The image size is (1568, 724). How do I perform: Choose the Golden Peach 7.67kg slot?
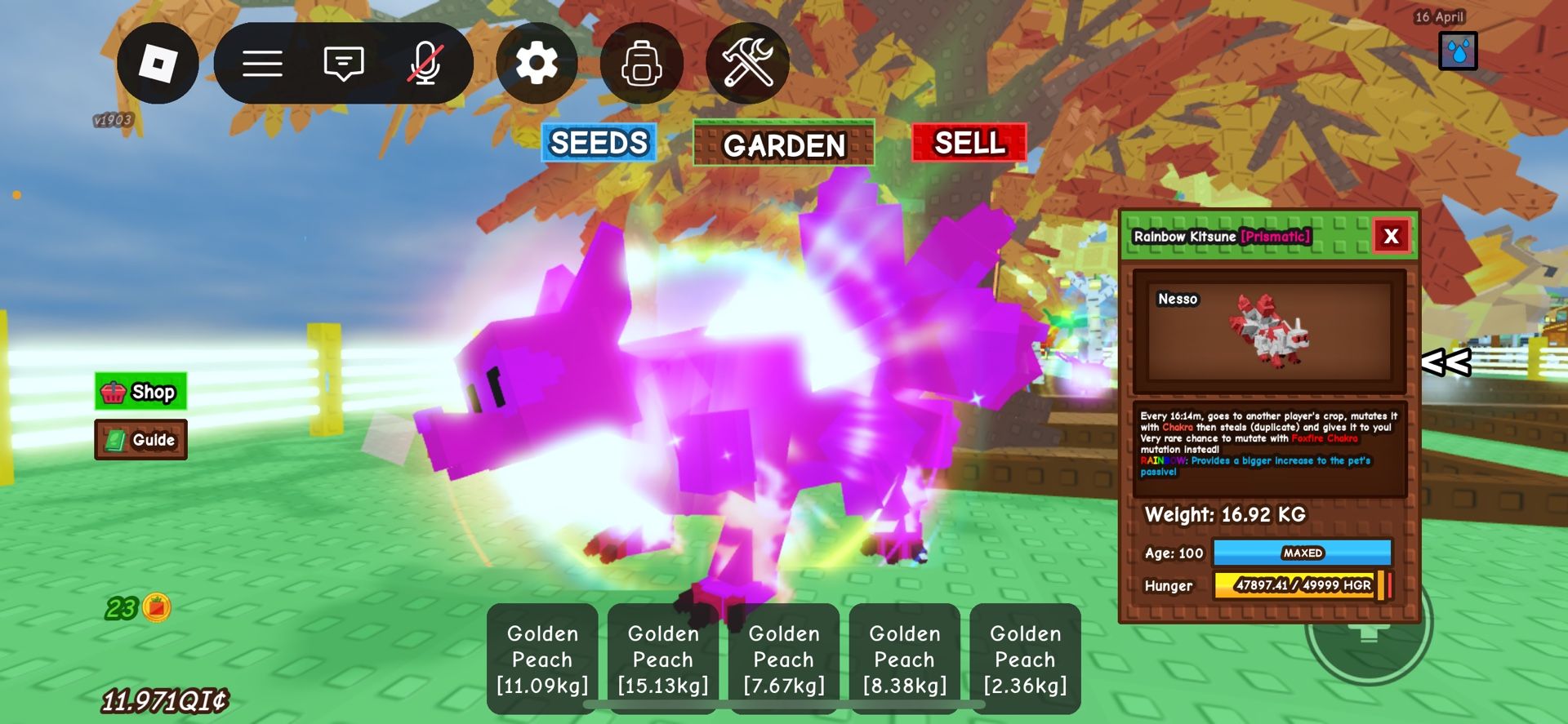[x=784, y=659]
